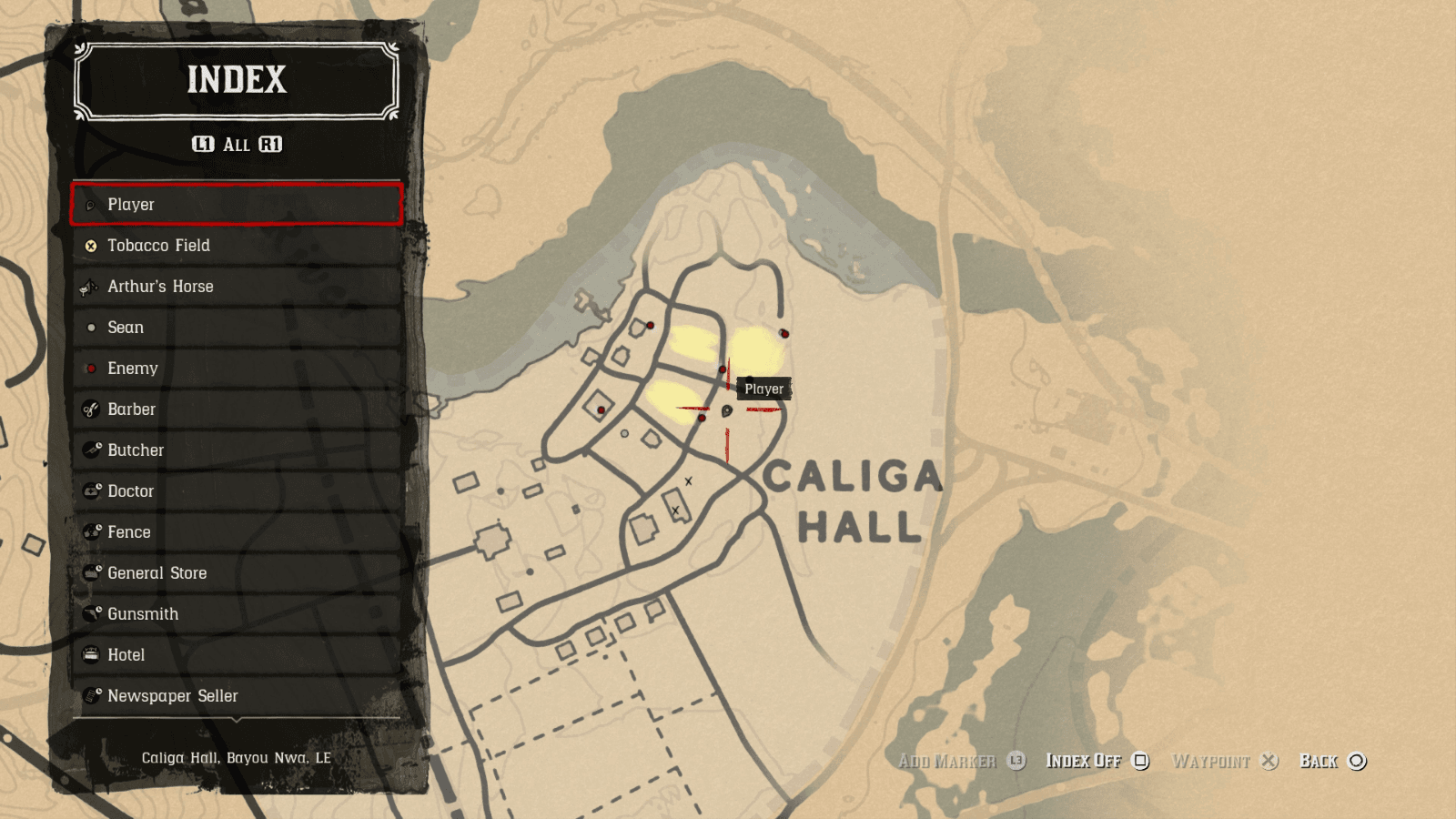Click the Gunsmith icon entry
The image size is (1456, 819).
click(x=90, y=614)
